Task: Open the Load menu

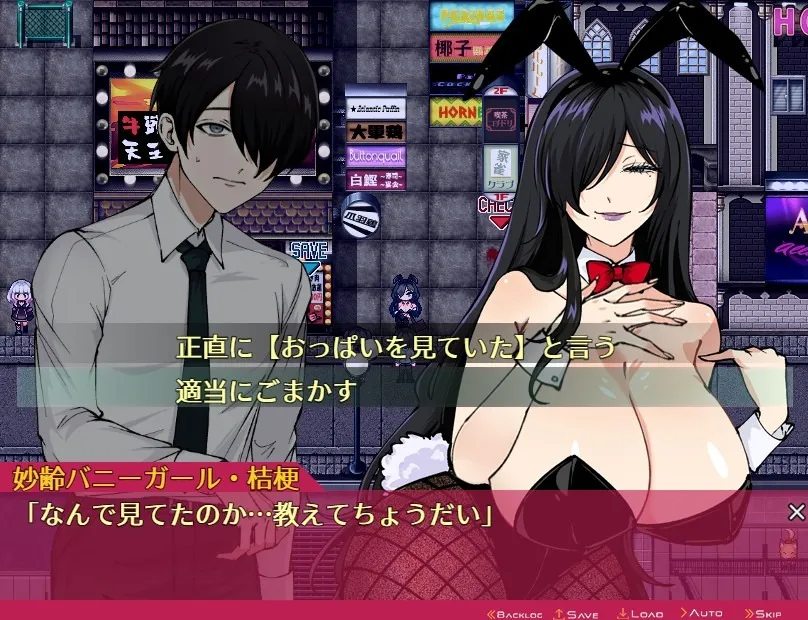Action: pos(640,612)
